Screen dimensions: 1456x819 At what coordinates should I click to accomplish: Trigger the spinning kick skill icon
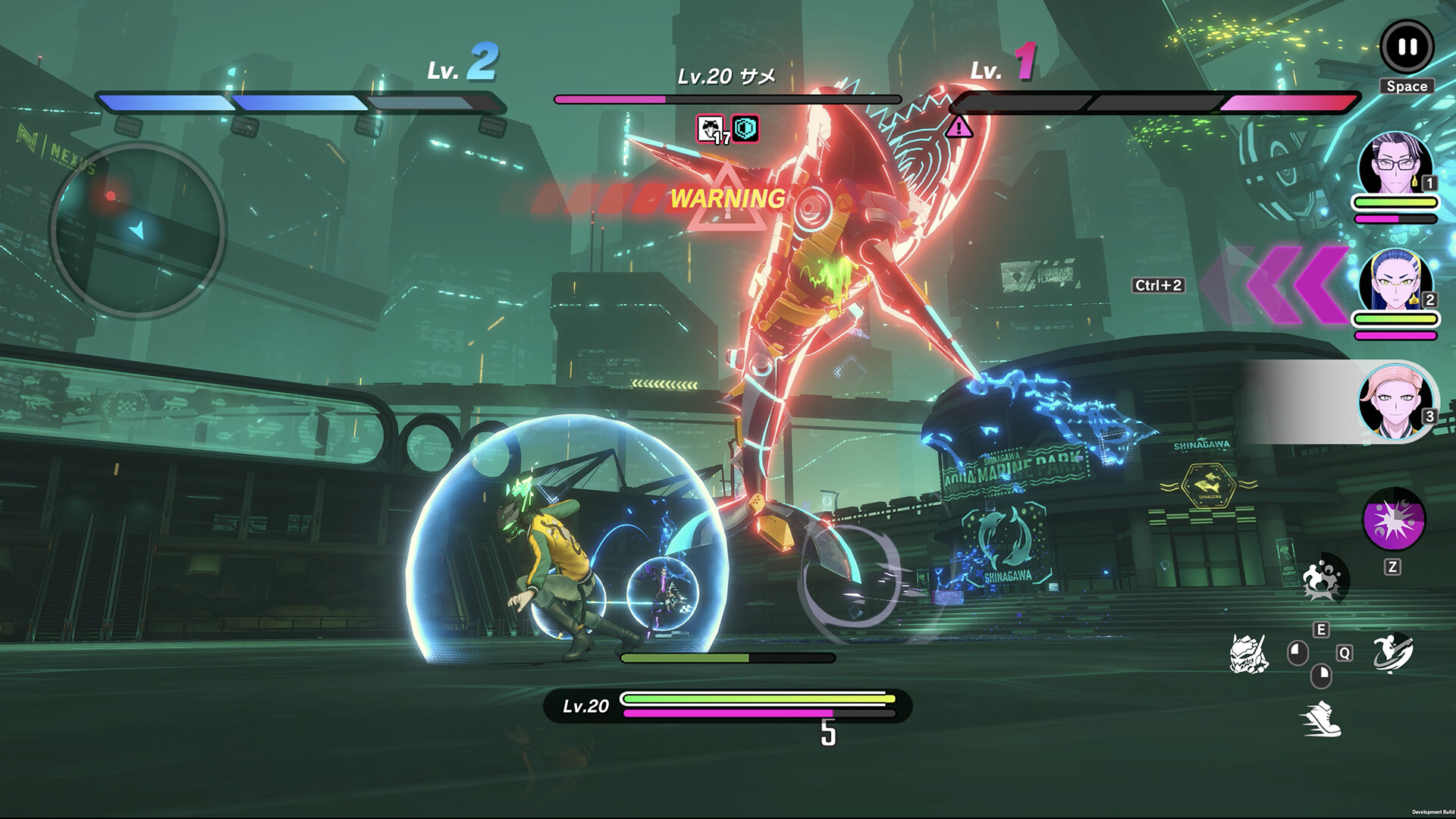coord(1394,653)
